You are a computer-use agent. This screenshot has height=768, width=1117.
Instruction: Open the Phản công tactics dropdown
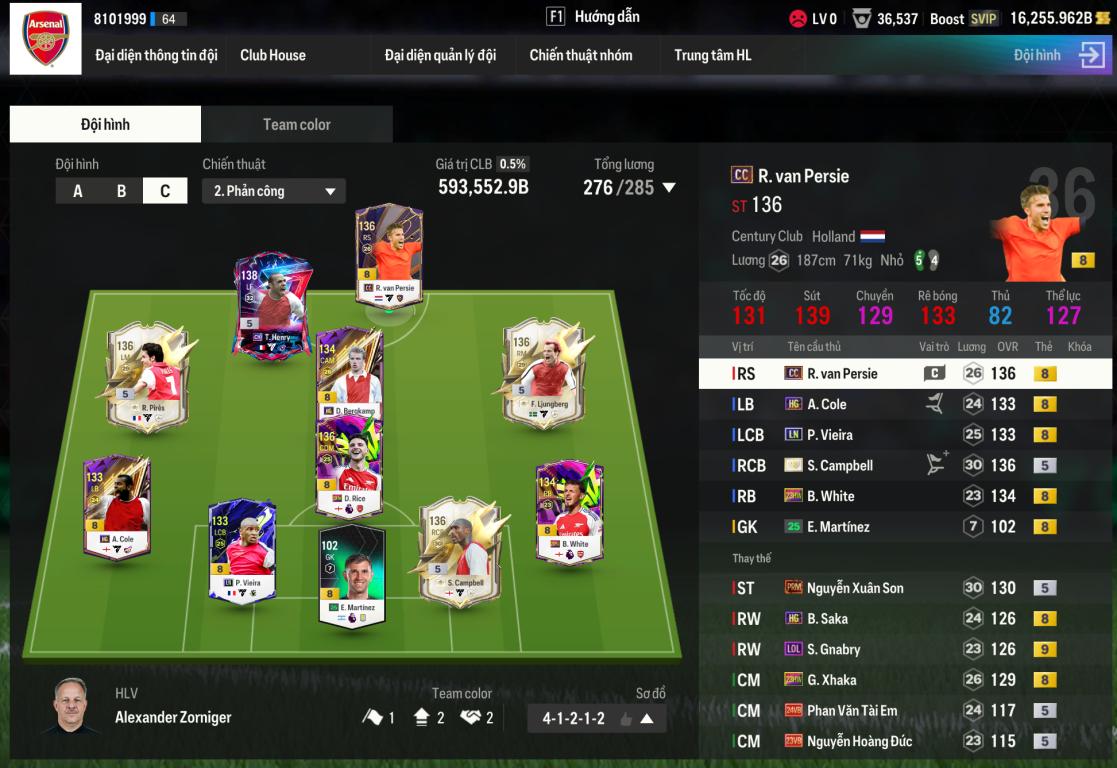(274, 191)
